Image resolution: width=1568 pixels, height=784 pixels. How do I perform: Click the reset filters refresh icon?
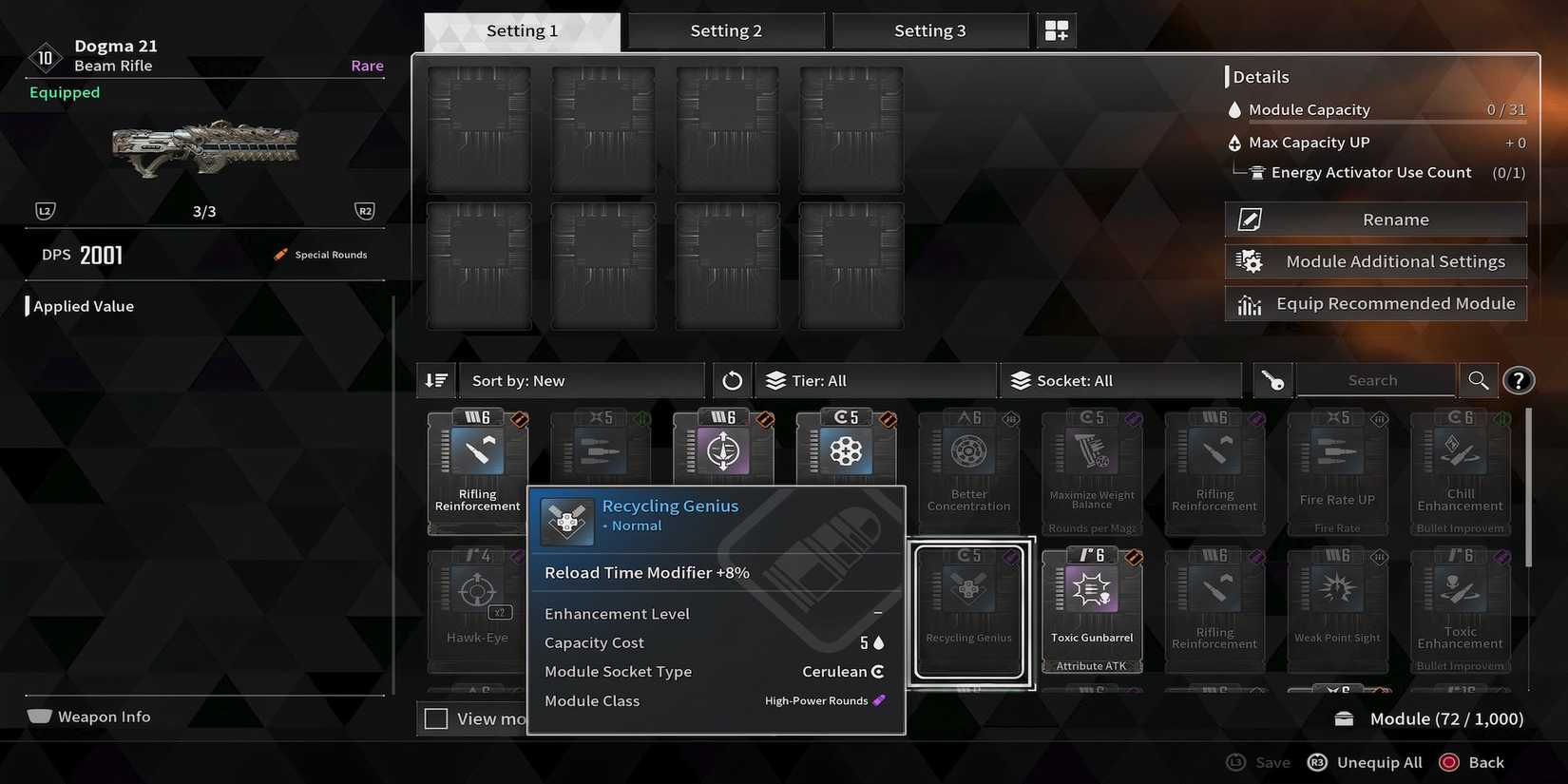pos(732,380)
